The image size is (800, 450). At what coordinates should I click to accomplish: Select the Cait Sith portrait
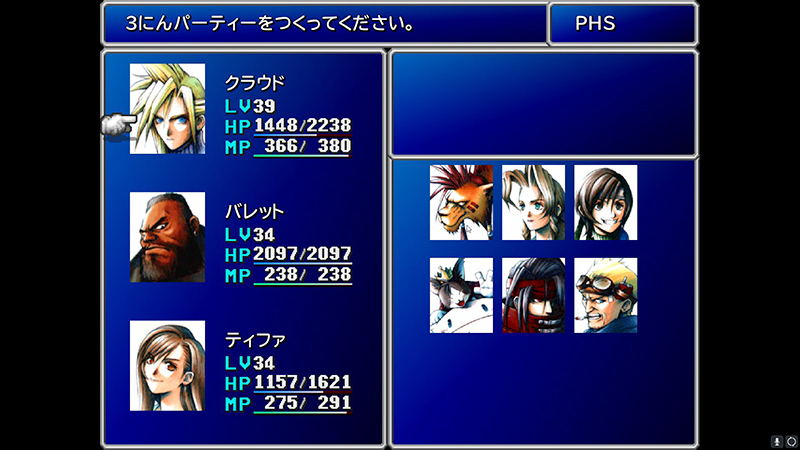point(461,295)
